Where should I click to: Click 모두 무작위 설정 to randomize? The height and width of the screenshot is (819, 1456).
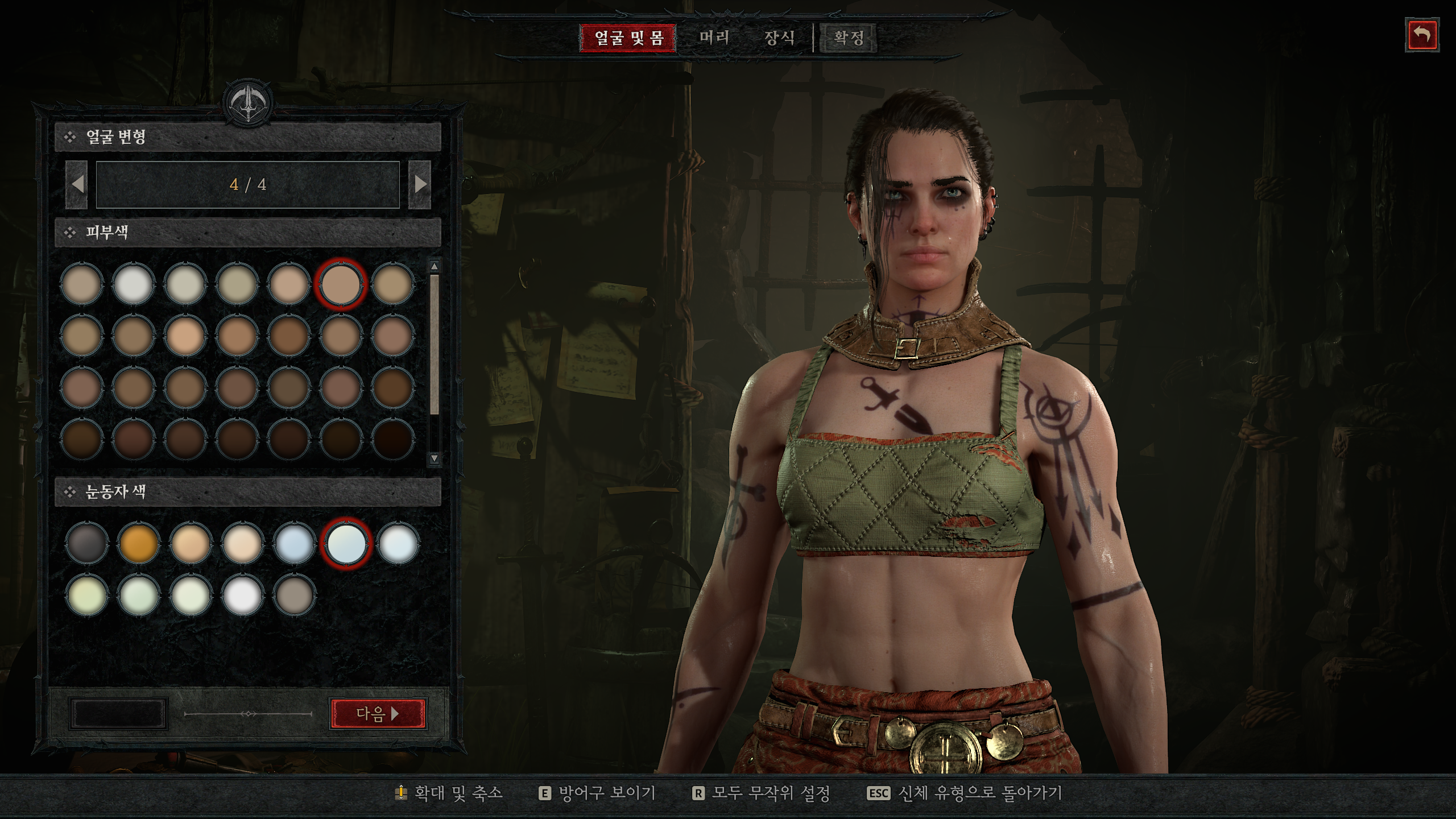click(761, 793)
